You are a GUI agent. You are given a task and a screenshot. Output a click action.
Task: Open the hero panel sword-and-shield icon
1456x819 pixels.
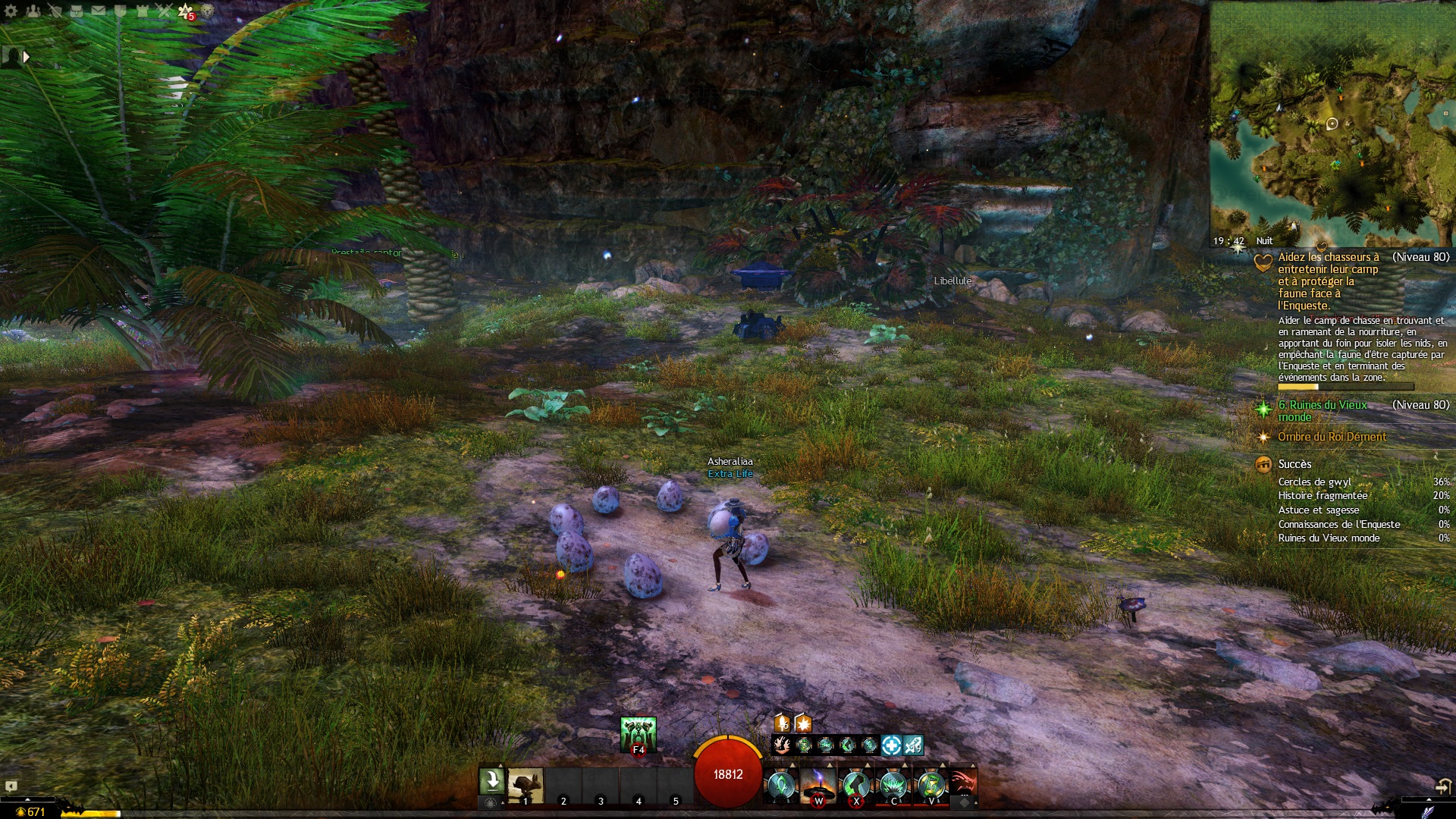(x=55, y=11)
